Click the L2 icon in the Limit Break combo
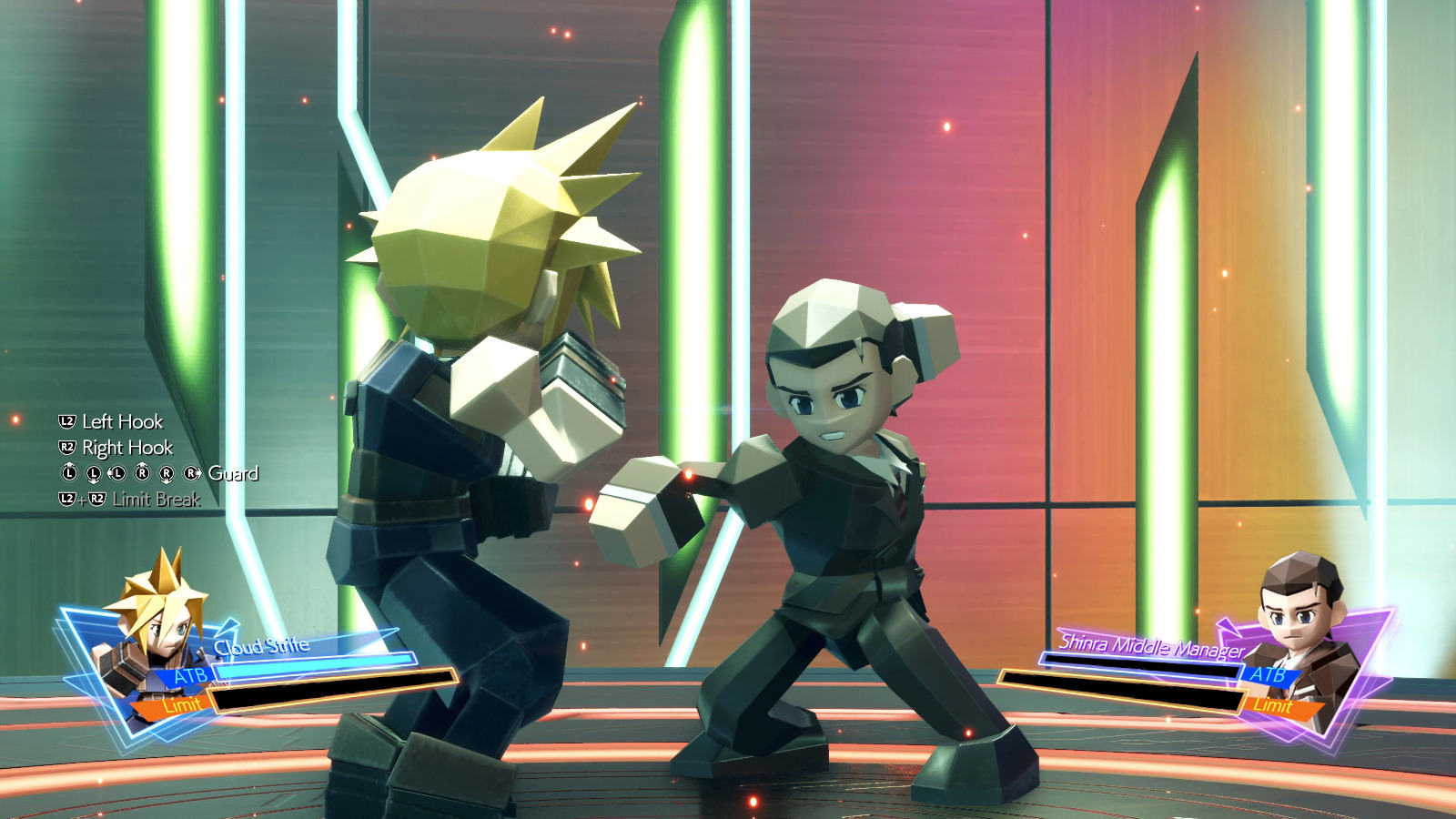This screenshot has height=819, width=1456. [66, 499]
